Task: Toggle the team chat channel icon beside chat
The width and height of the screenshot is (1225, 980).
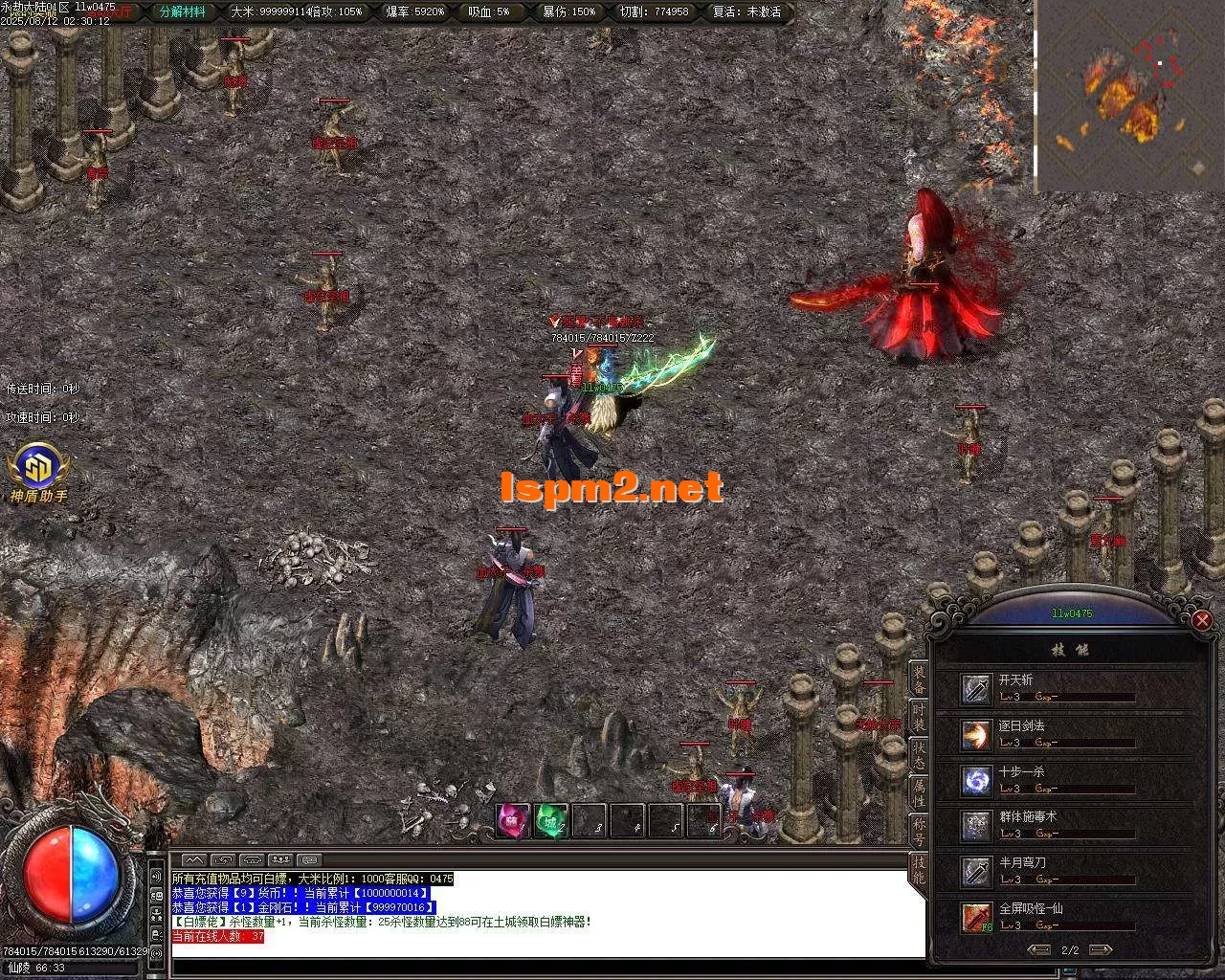Action: pos(279,858)
